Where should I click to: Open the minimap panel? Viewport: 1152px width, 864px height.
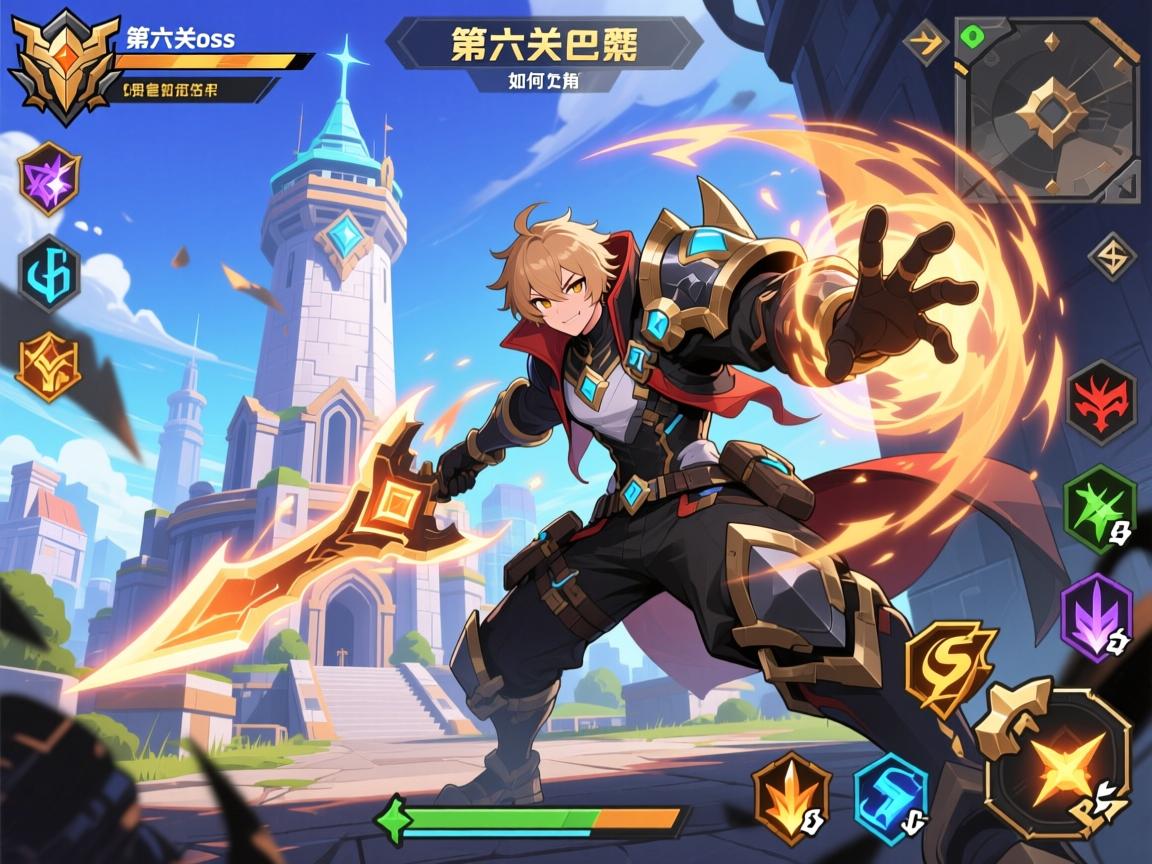(x=1046, y=108)
